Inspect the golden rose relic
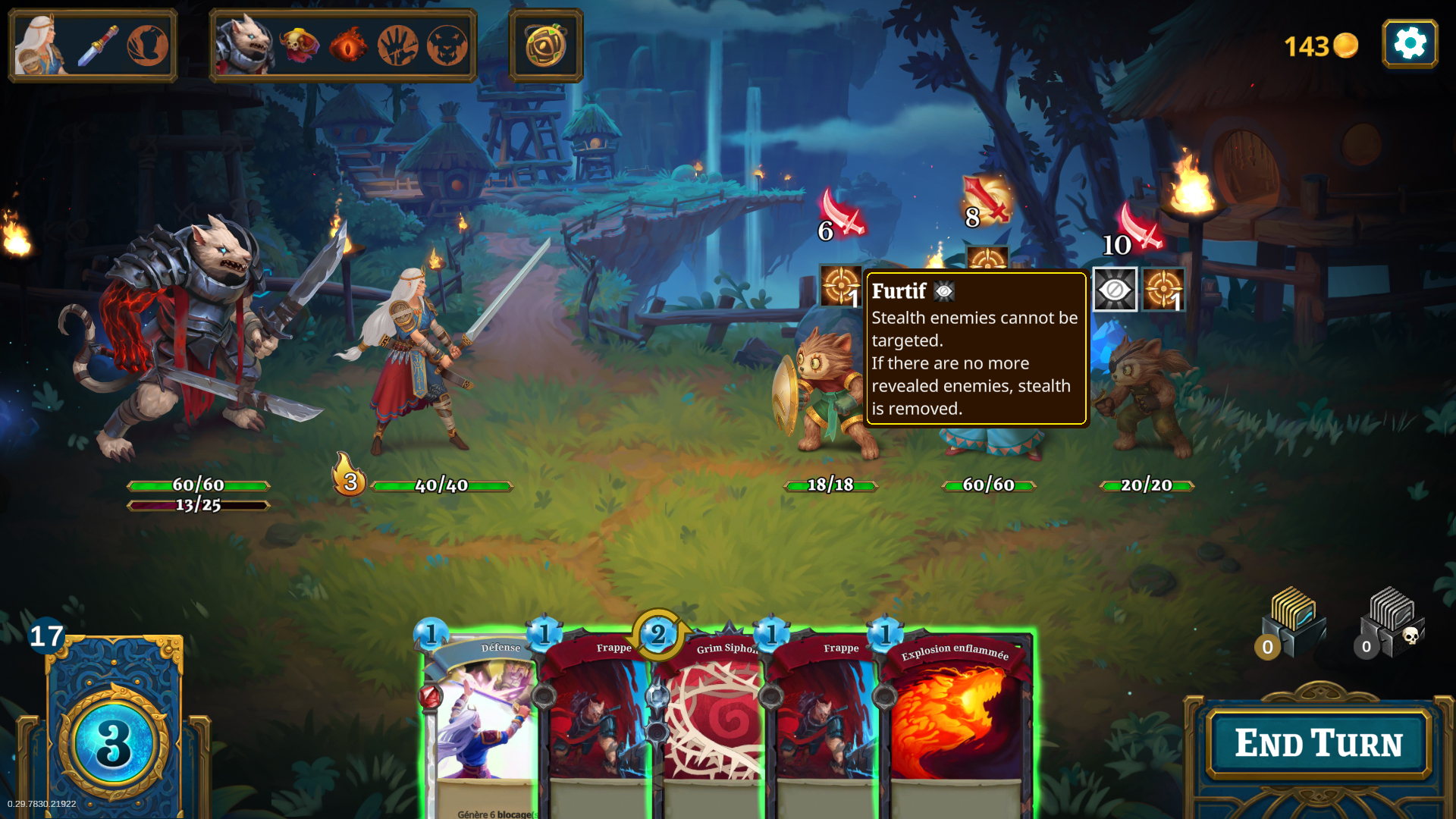The height and width of the screenshot is (819, 1456). coord(546,45)
